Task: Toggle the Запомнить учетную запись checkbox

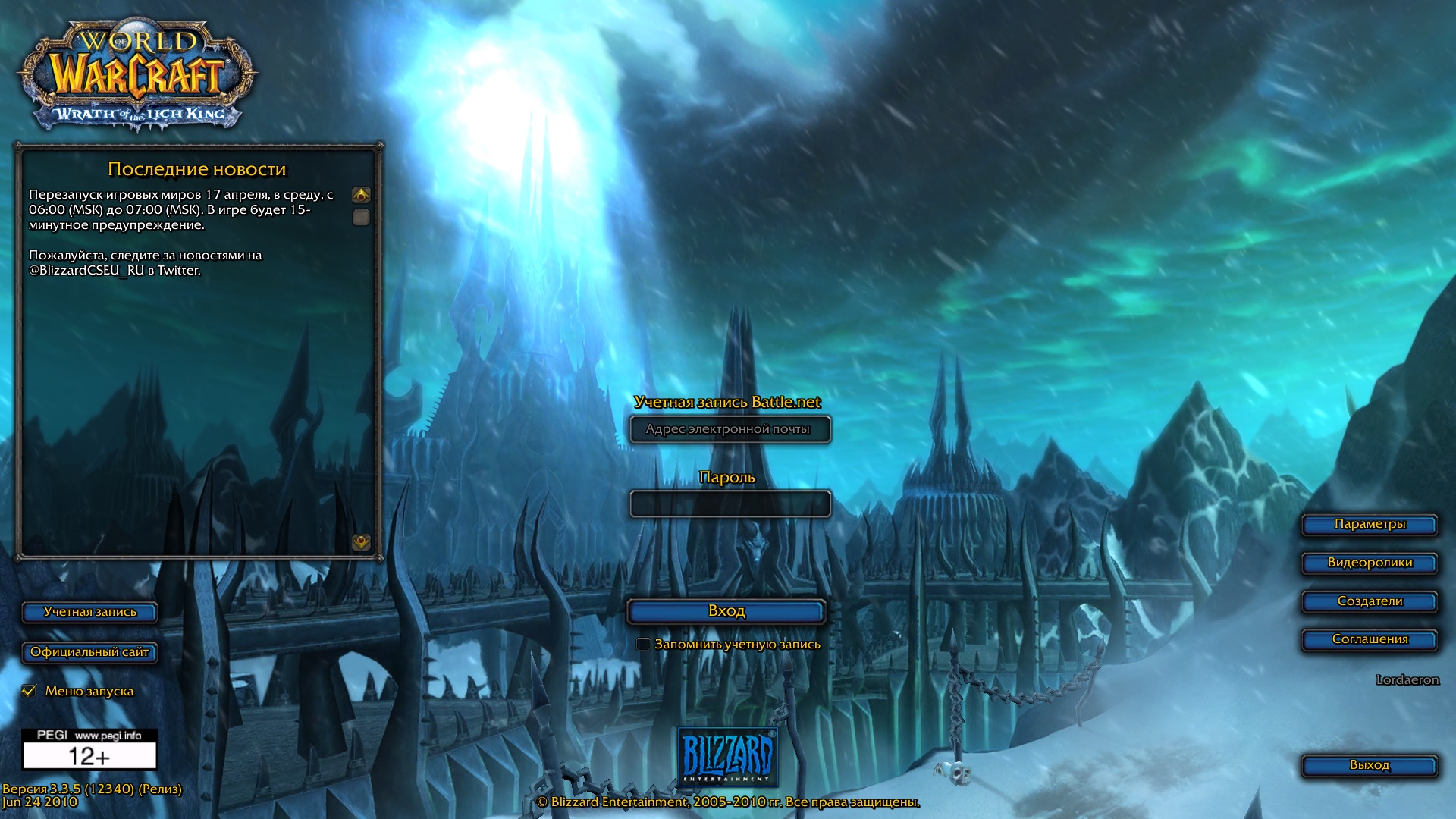Action: click(643, 645)
